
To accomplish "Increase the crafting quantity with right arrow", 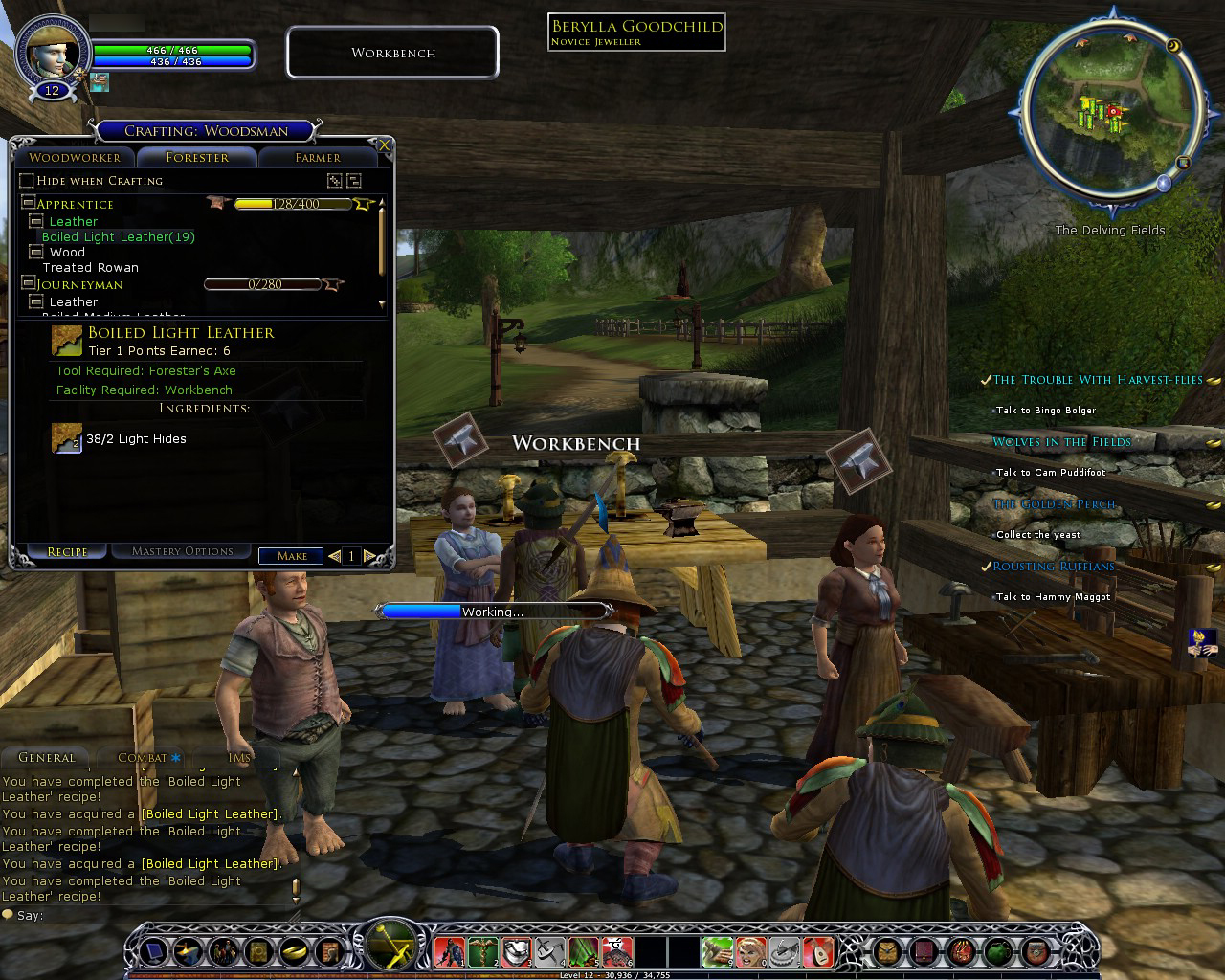I will coord(369,555).
